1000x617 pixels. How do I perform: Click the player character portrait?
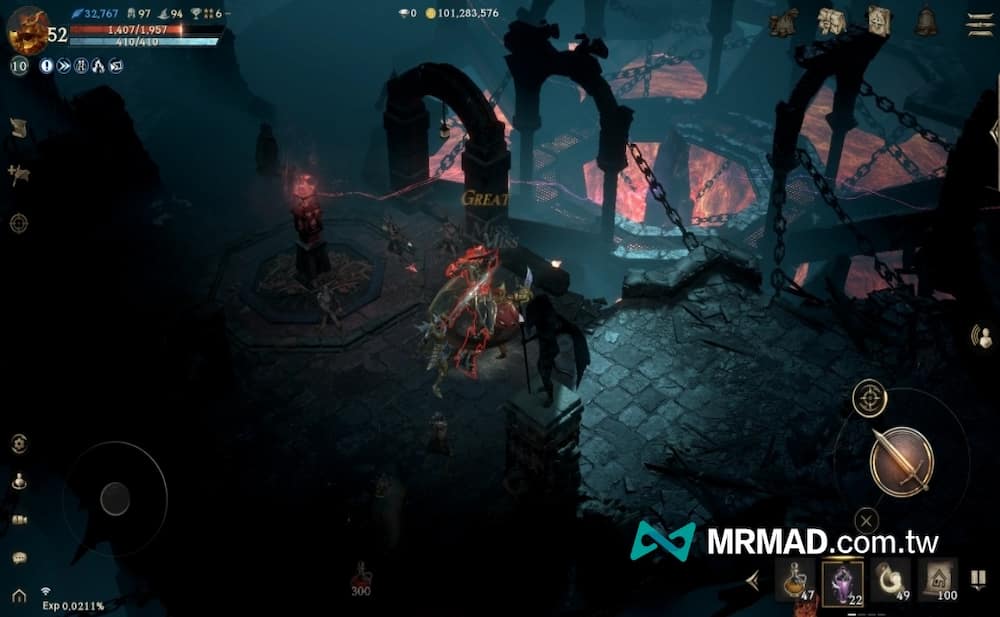tap(27, 29)
